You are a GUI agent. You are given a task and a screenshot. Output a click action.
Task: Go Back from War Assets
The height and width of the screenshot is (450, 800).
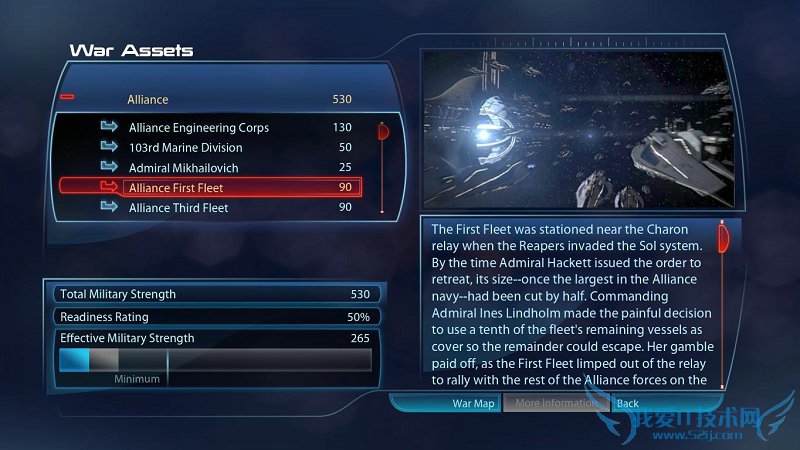click(628, 404)
